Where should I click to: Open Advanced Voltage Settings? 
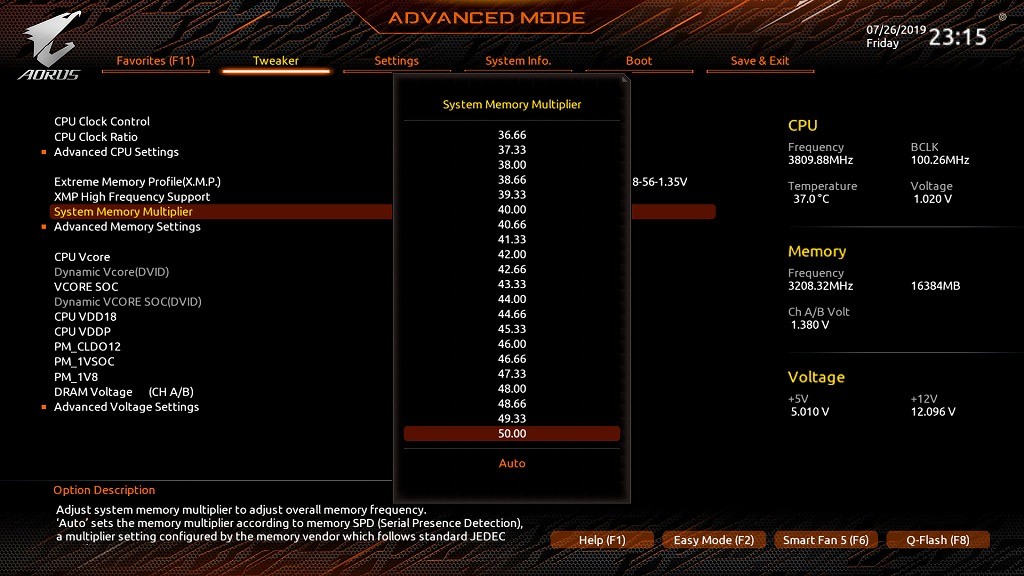[126, 407]
